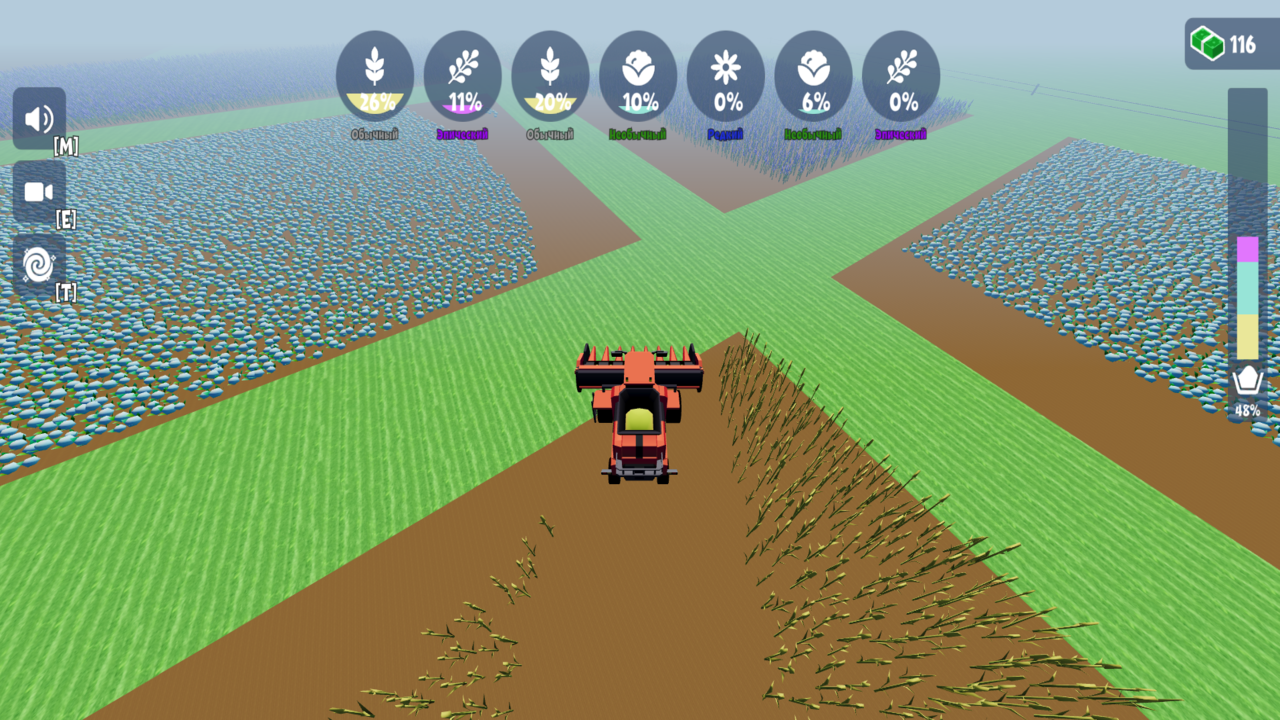Click the Необычный label under the rose
This screenshot has width=1280, height=720.
(x=814, y=131)
